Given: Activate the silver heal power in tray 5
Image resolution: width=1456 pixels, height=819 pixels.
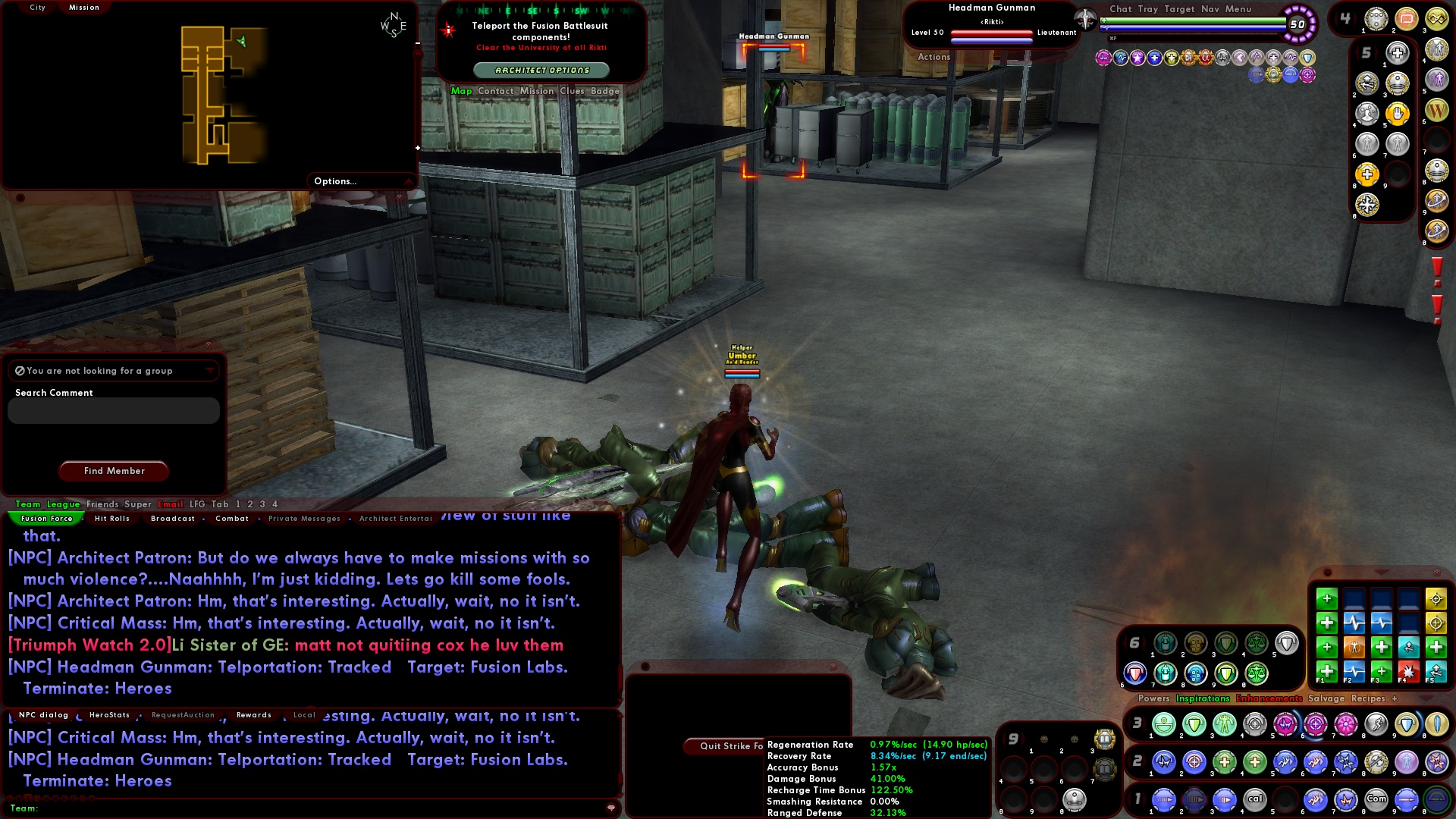Looking at the screenshot, I should point(1398,52).
